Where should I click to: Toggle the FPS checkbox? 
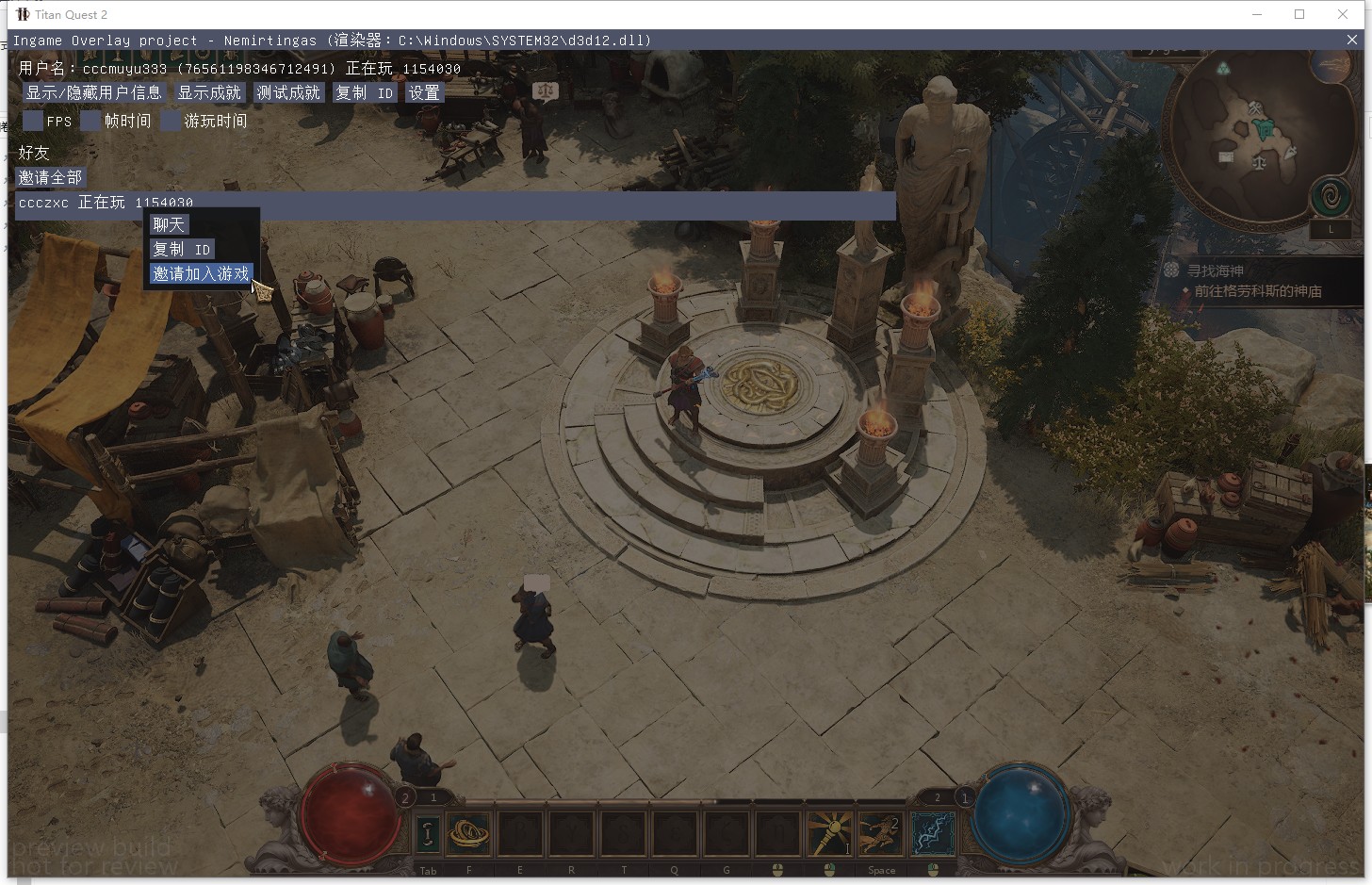click(x=33, y=121)
